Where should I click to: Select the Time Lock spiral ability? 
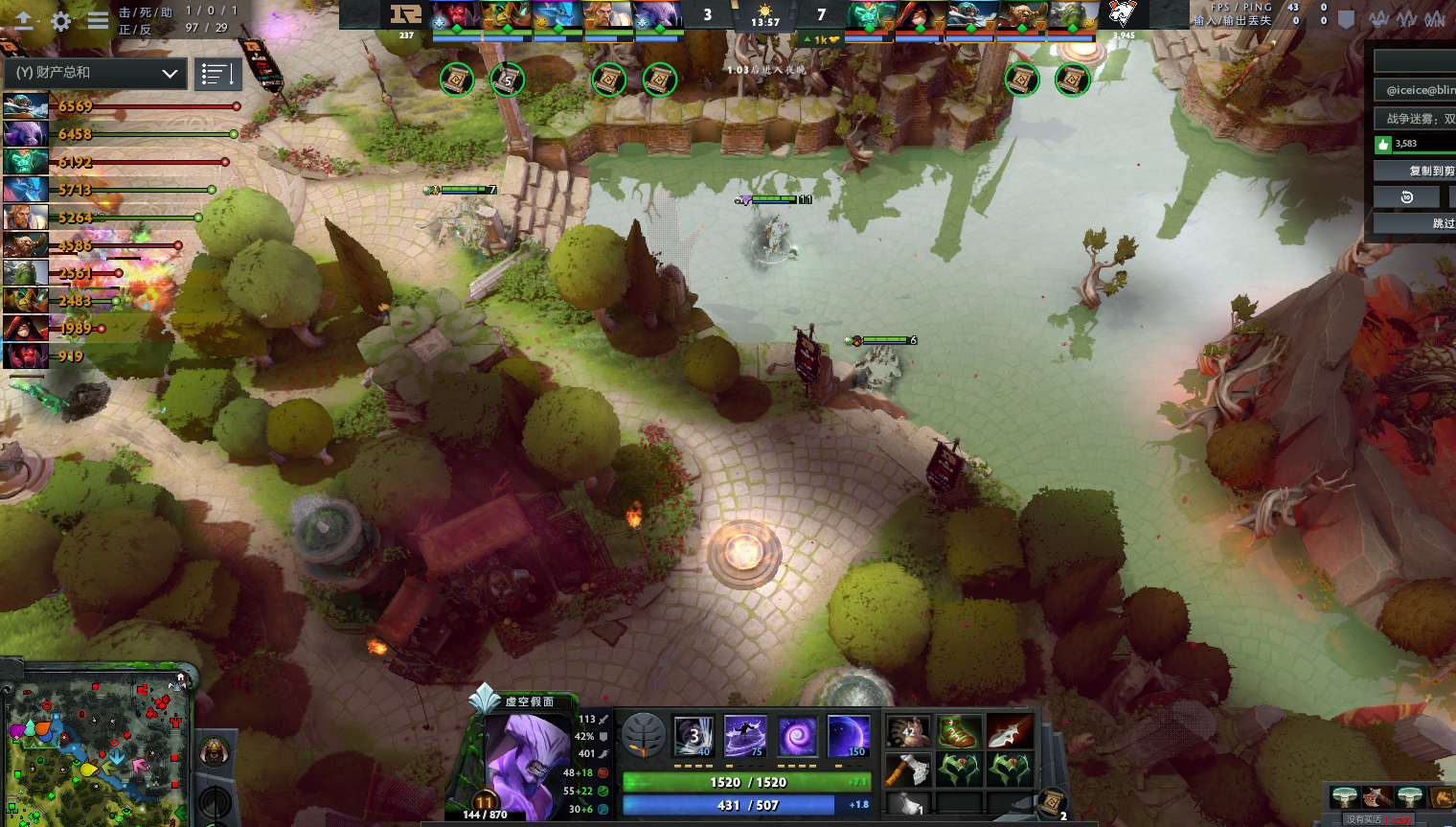point(797,736)
